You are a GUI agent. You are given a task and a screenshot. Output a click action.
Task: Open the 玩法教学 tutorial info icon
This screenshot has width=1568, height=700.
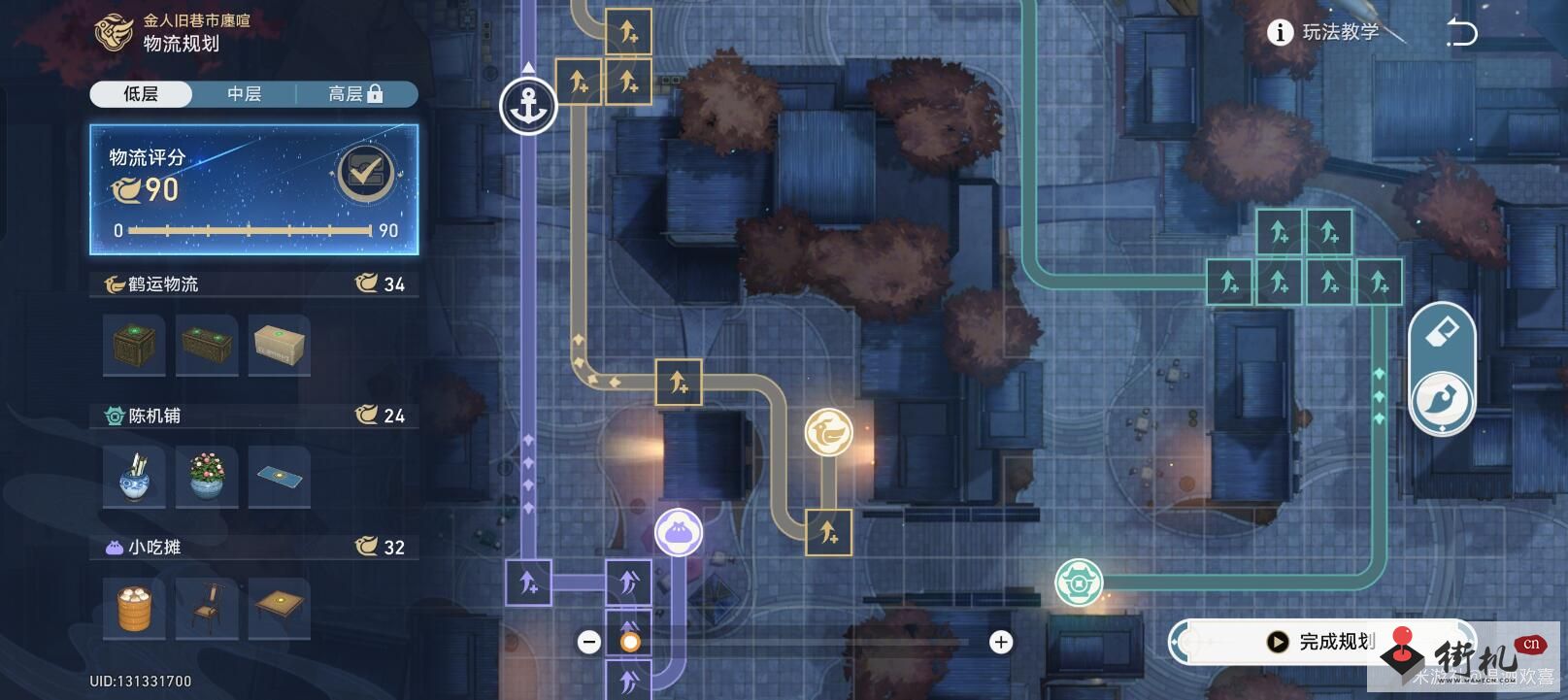click(1280, 29)
